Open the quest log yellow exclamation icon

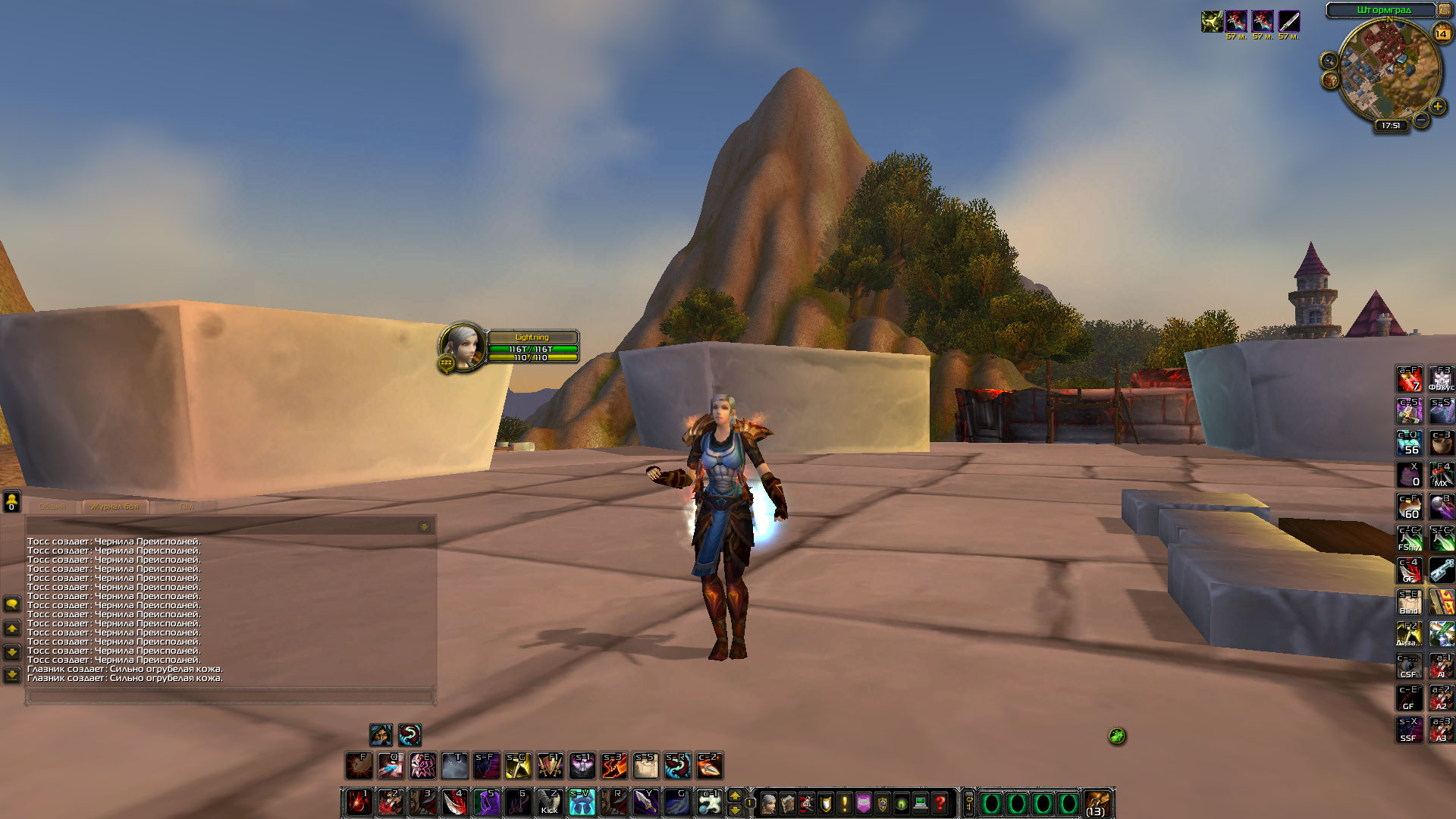coord(844,804)
